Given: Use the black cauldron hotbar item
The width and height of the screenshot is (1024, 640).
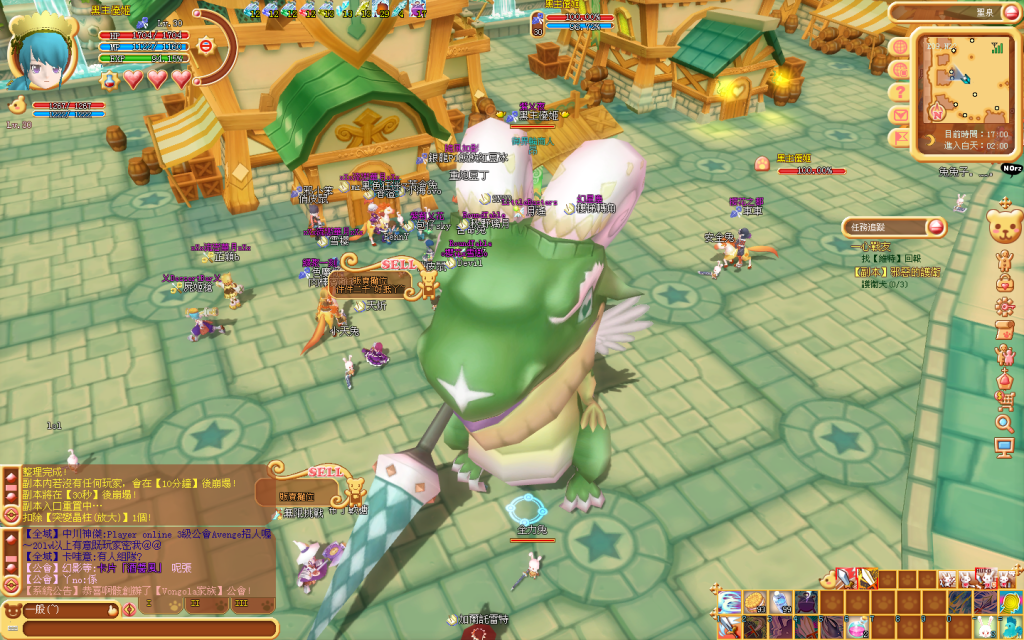Looking at the screenshot, I should point(806,602).
